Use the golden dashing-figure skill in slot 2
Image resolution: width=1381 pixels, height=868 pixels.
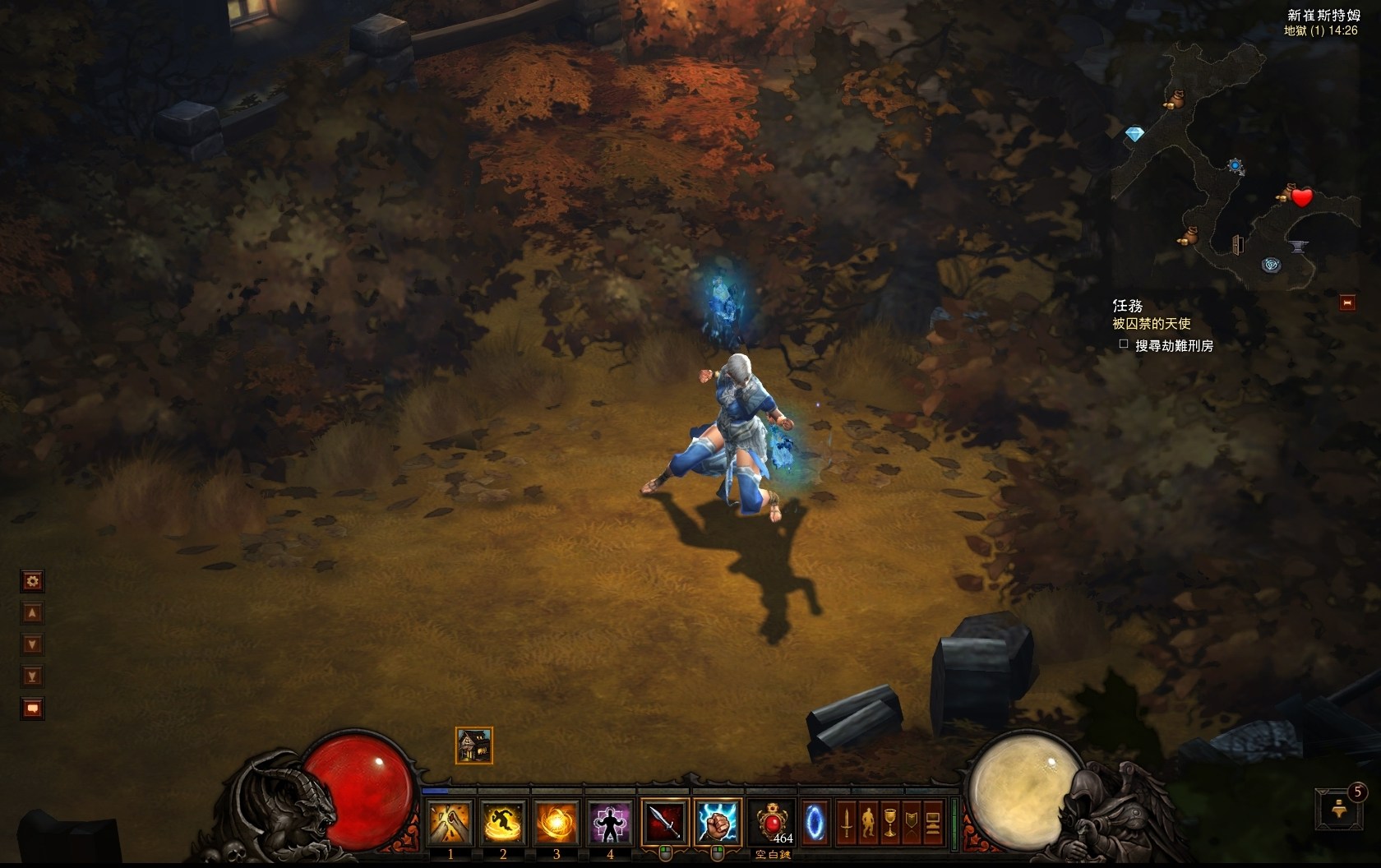503,823
